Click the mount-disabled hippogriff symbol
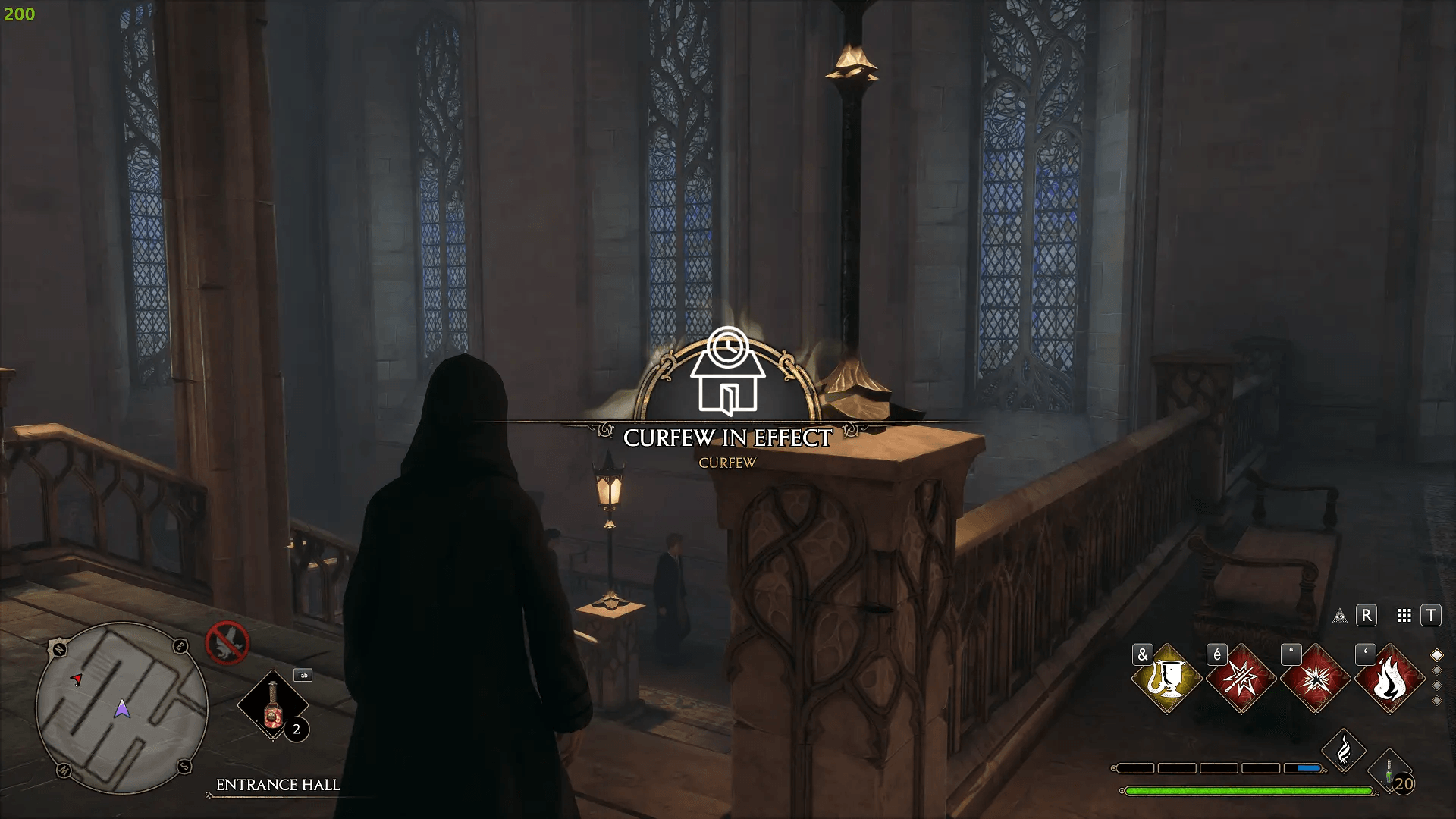This screenshot has width=1456, height=819. (x=227, y=642)
